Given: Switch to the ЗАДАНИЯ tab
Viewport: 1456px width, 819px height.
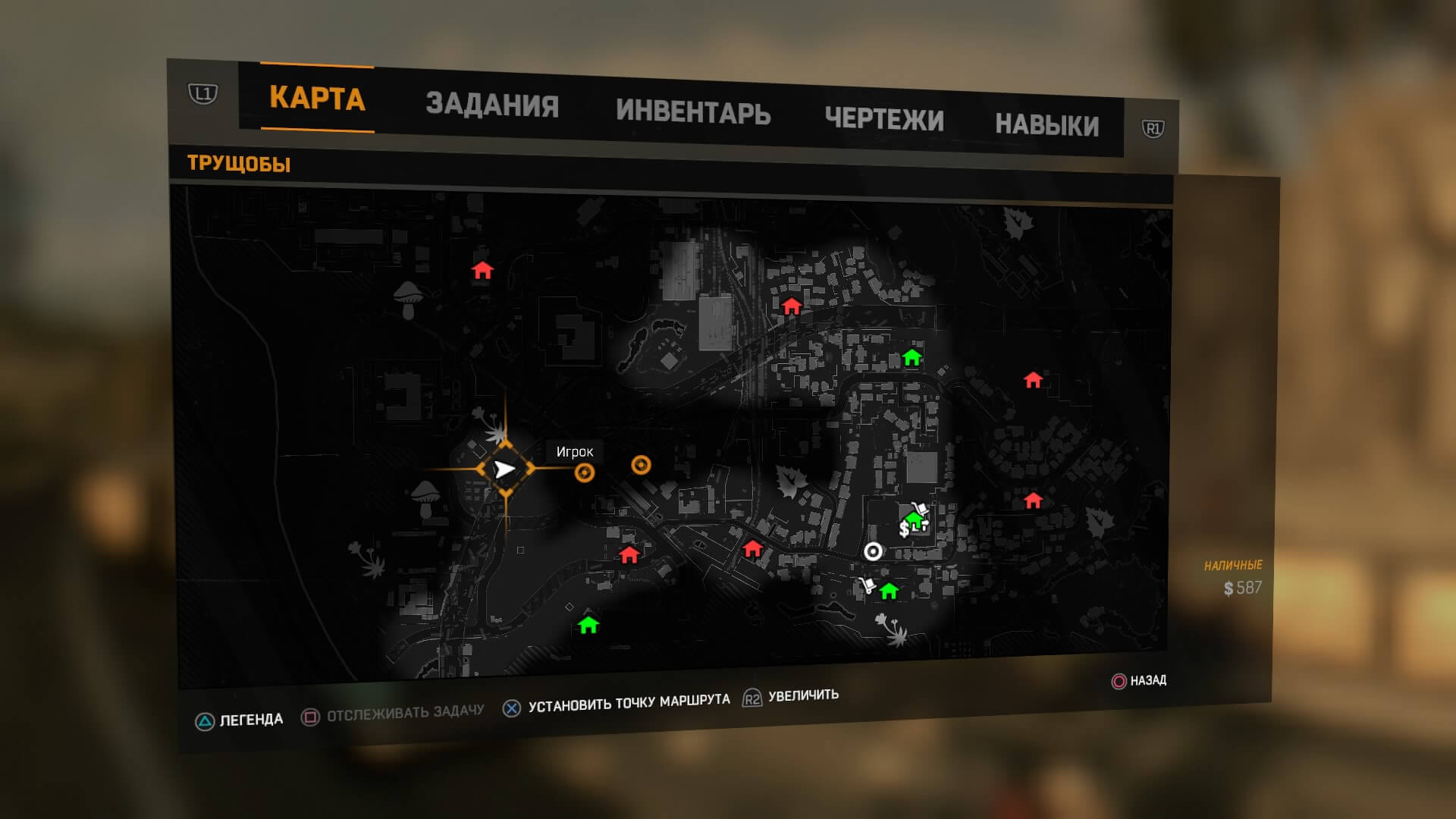Looking at the screenshot, I should click(494, 105).
